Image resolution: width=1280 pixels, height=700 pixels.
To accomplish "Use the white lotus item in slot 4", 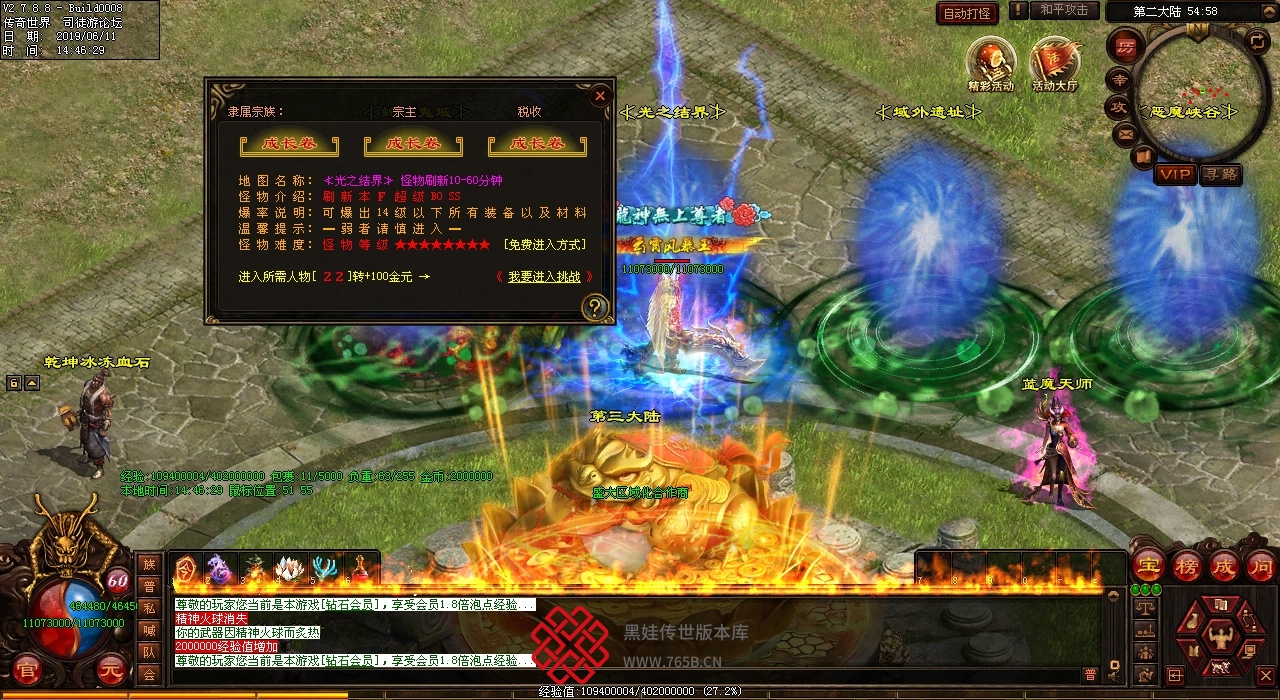I will [289, 570].
